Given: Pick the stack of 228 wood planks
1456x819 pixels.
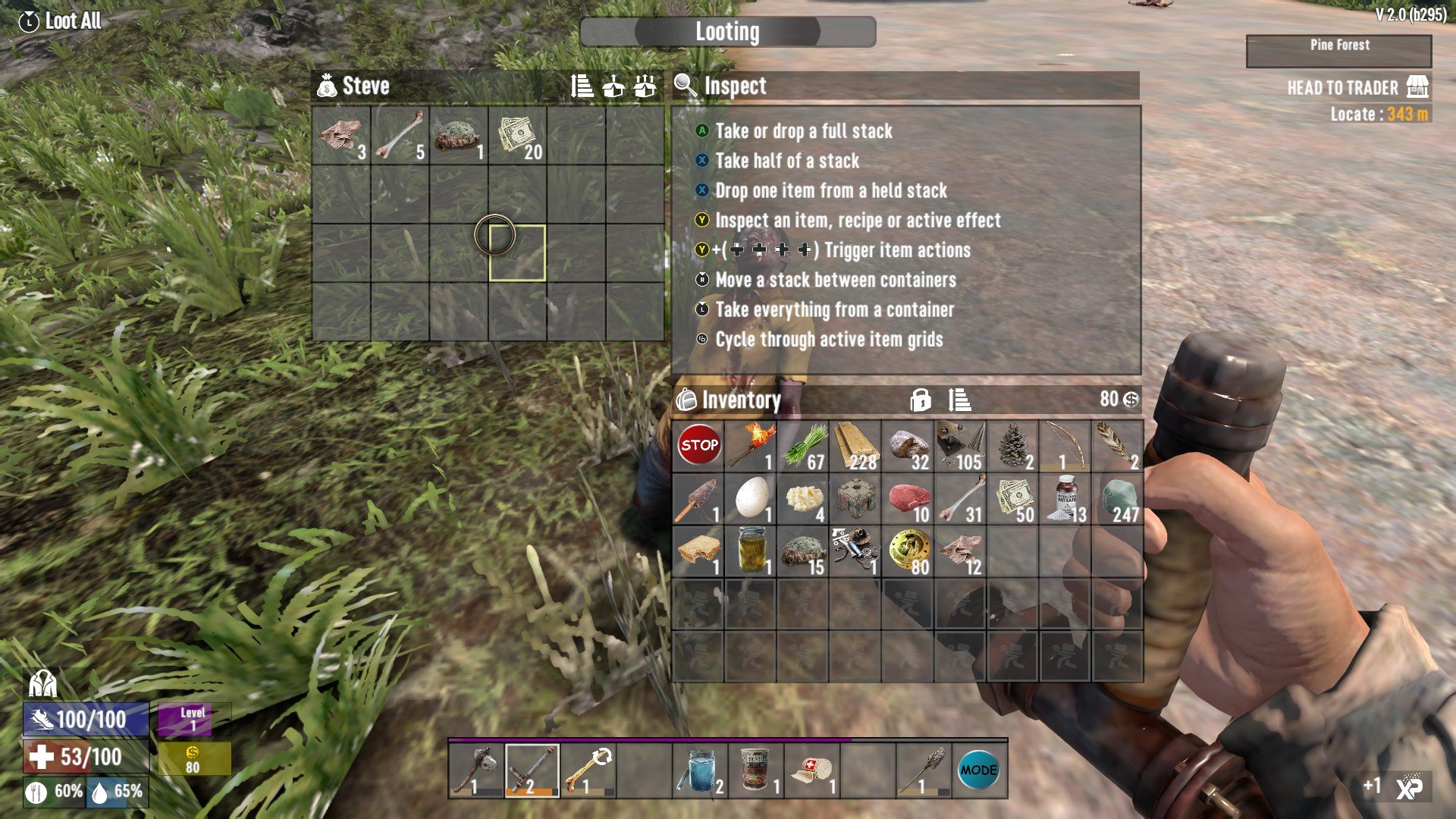Looking at the screenshot, I should coord(855,446).
